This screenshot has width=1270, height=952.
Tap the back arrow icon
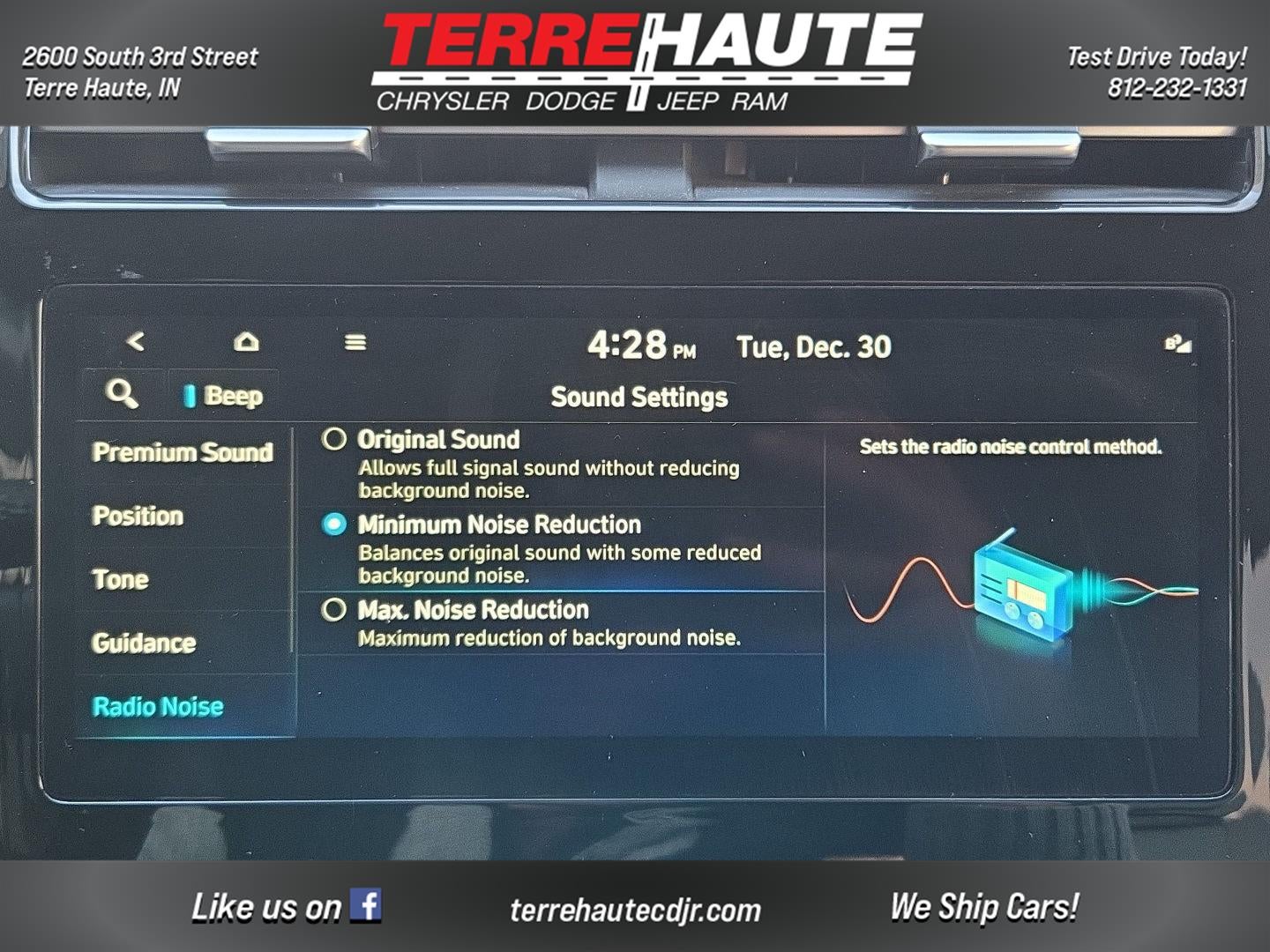click(x=137, y=342)
